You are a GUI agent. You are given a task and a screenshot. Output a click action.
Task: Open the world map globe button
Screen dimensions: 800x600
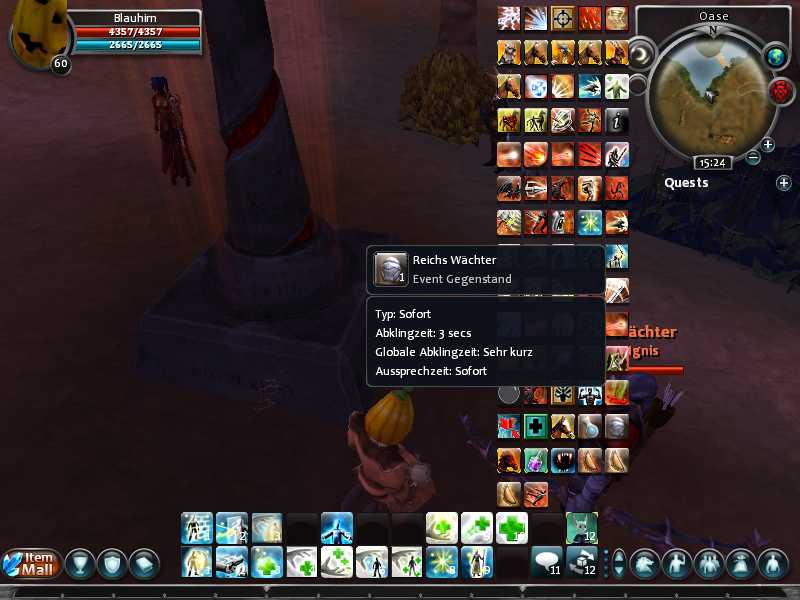tap(776, 58)
